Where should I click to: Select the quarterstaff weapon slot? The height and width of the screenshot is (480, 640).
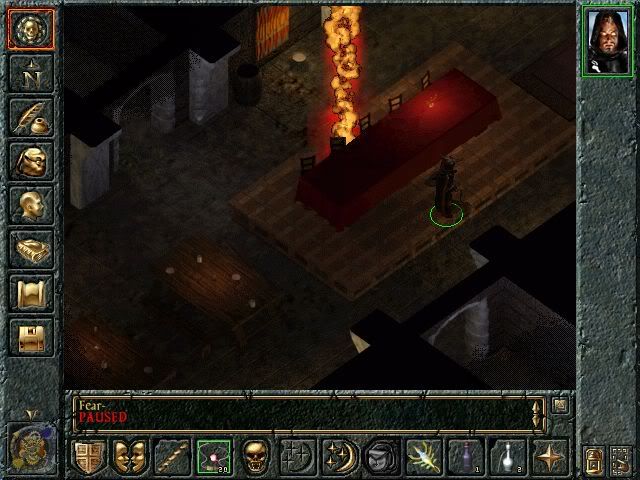171,456
